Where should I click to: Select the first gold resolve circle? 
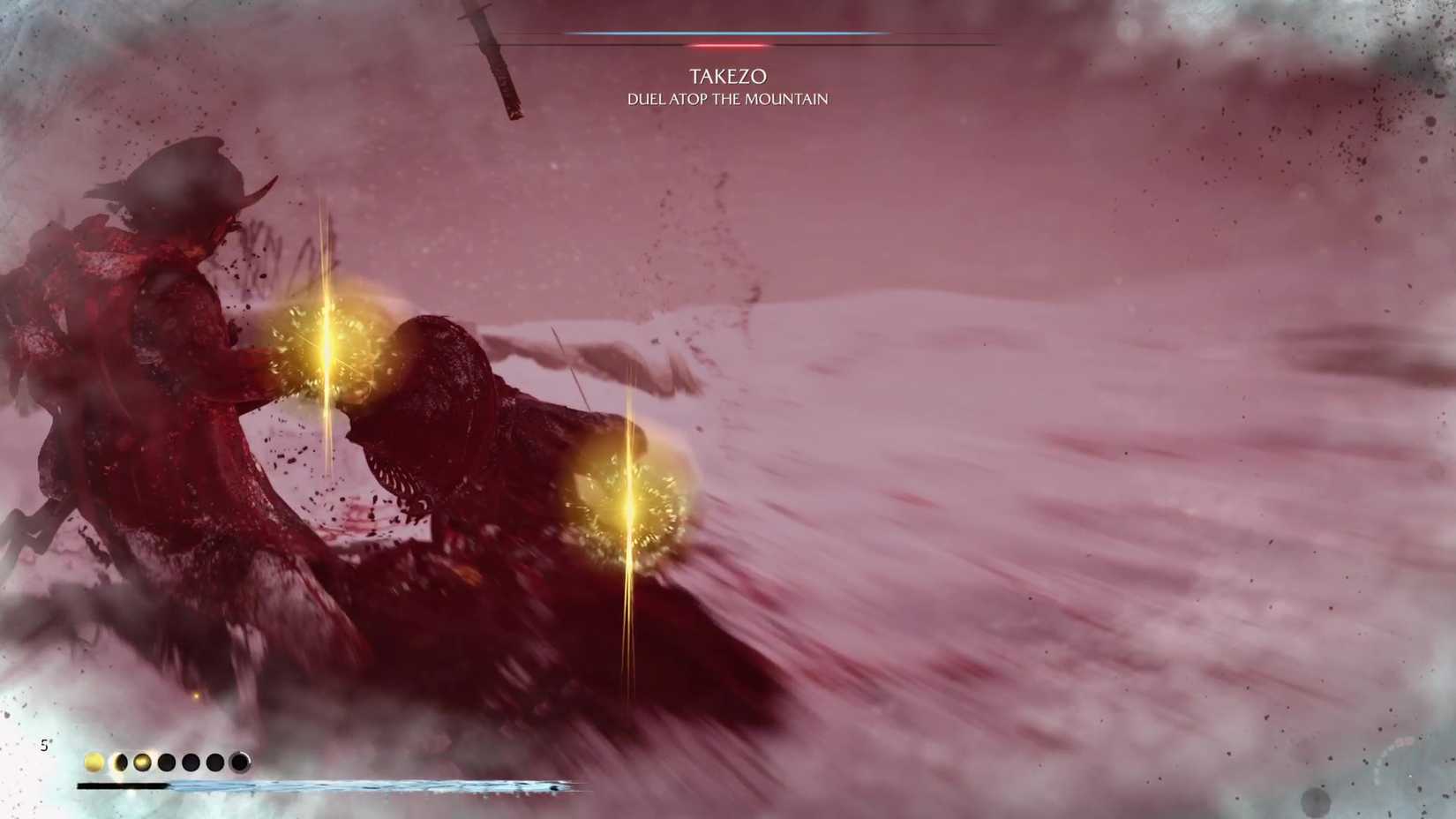click(x=94, y=761)
